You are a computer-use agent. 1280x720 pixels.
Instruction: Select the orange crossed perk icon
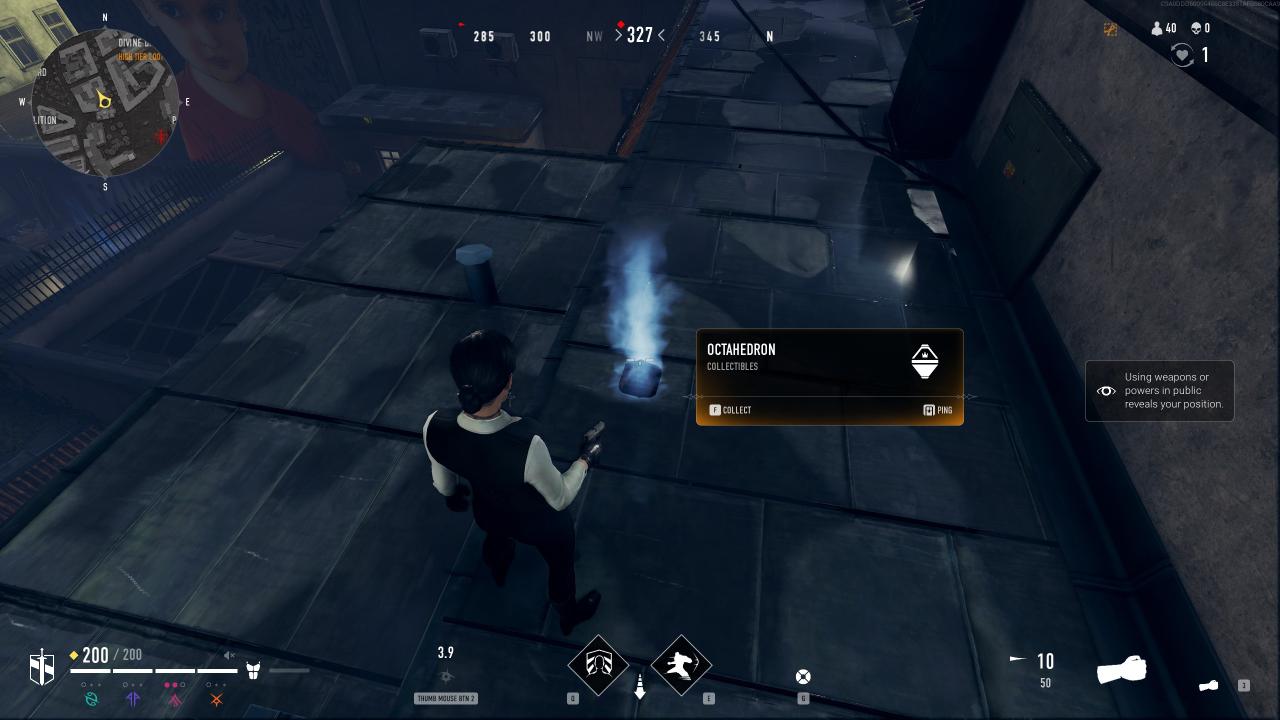(215, 699)
